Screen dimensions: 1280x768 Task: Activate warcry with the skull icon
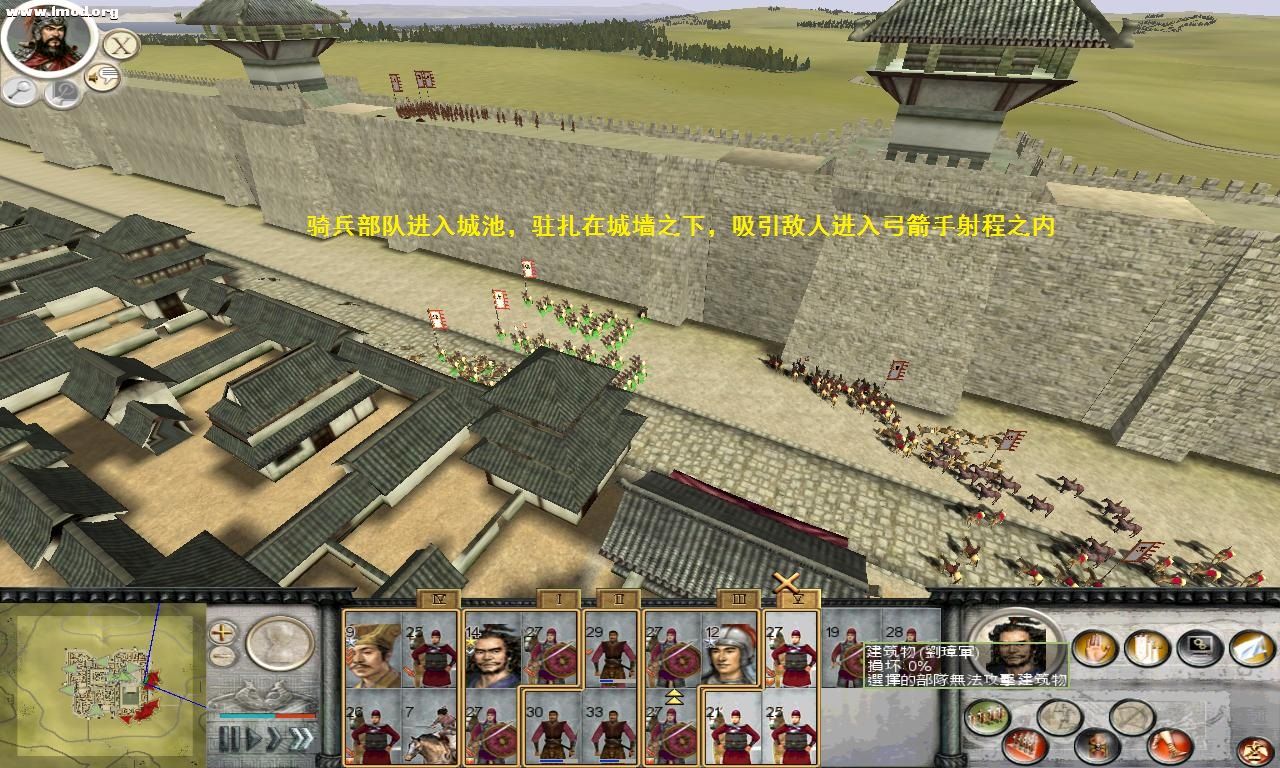[1098, 747]
